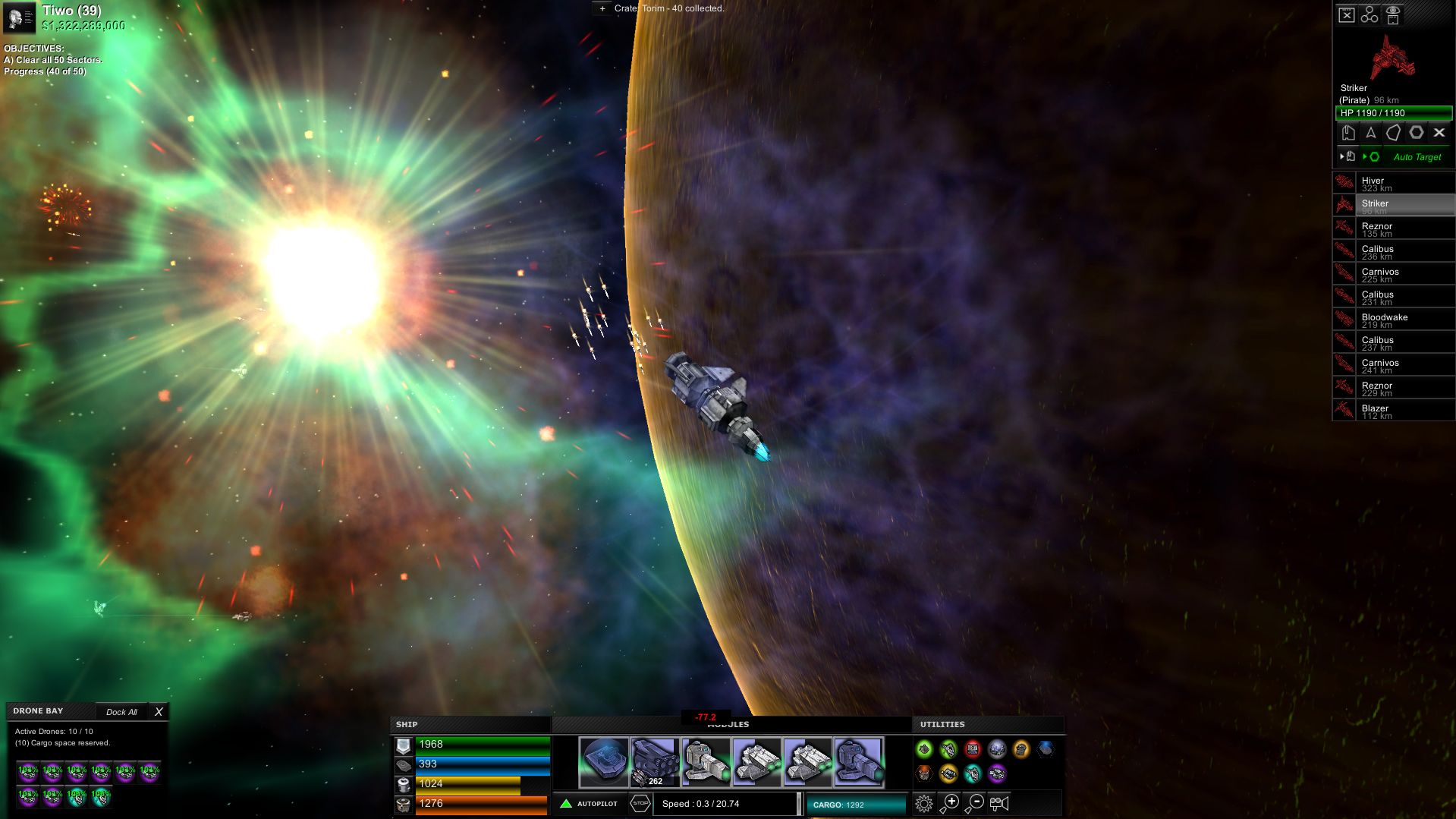Select Bloodwake from the target list

[1404, 318]
